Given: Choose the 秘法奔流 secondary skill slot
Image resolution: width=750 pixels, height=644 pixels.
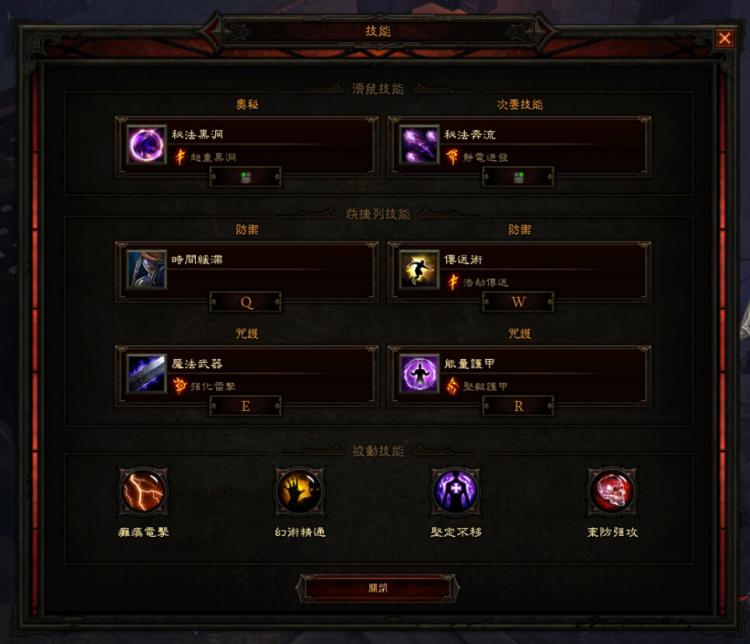Looking at the screenshot, I should tap(518, 146).
